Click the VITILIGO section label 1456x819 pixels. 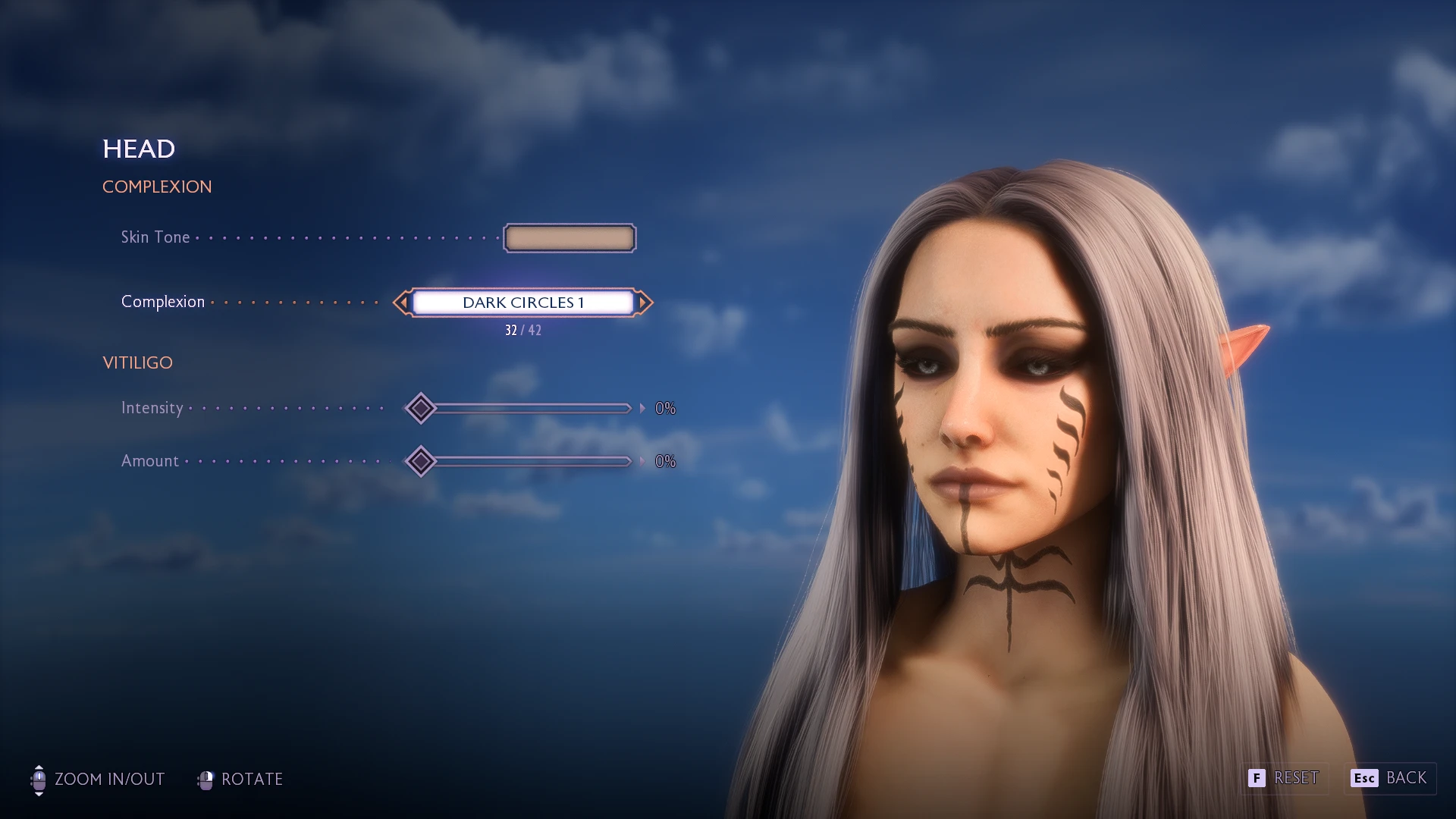[138, 362]
